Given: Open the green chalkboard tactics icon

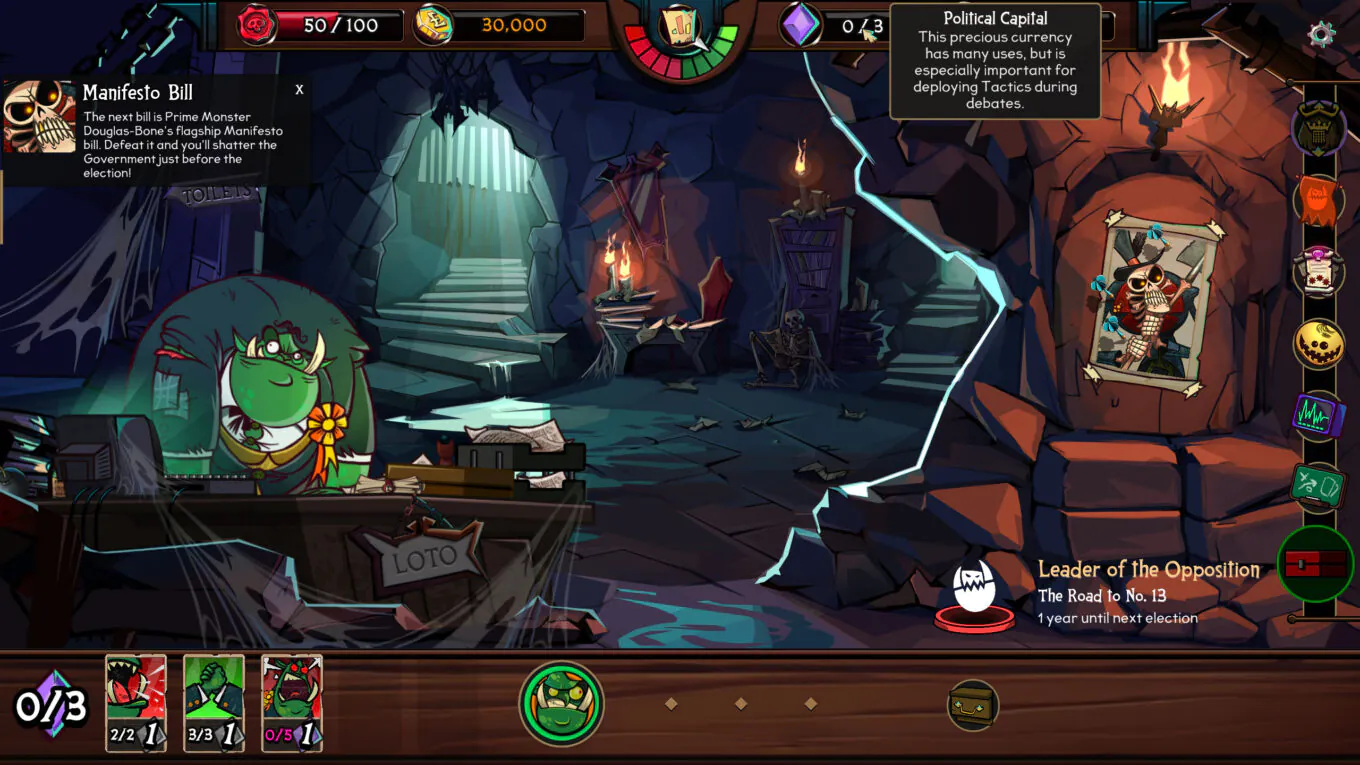Looking at the screenshot, I should pyautogui.click(x=1319, y=487).
